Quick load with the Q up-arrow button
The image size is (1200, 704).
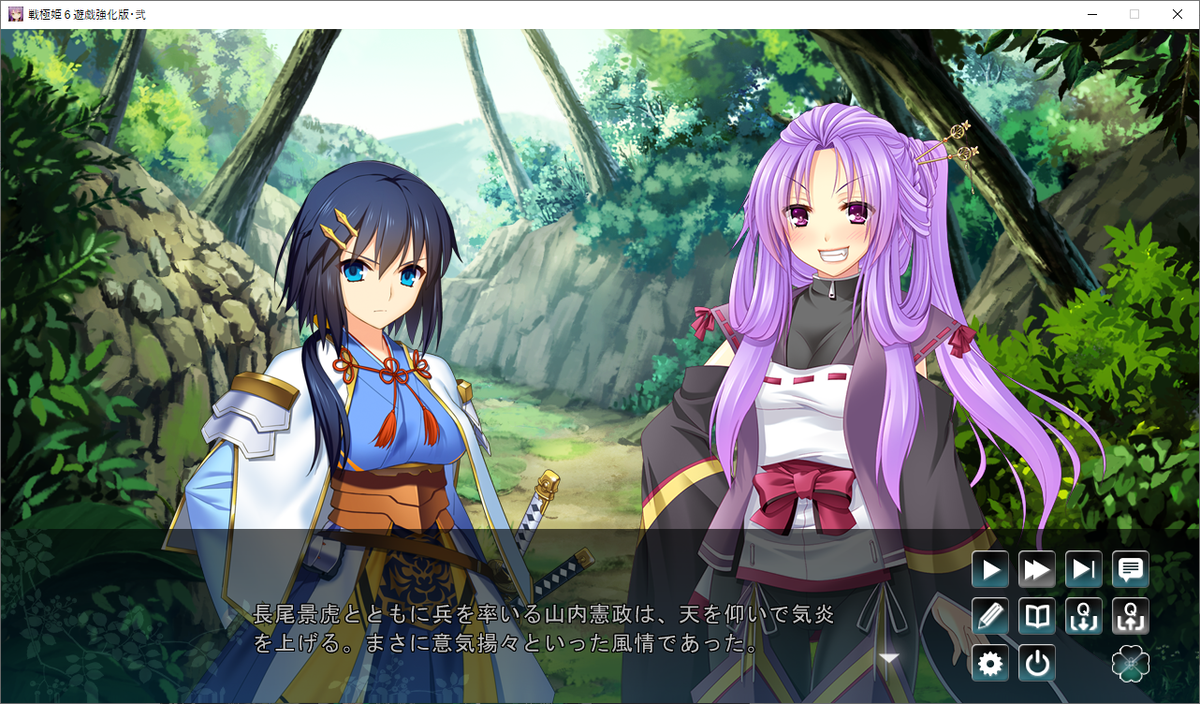pos(1131,616)
